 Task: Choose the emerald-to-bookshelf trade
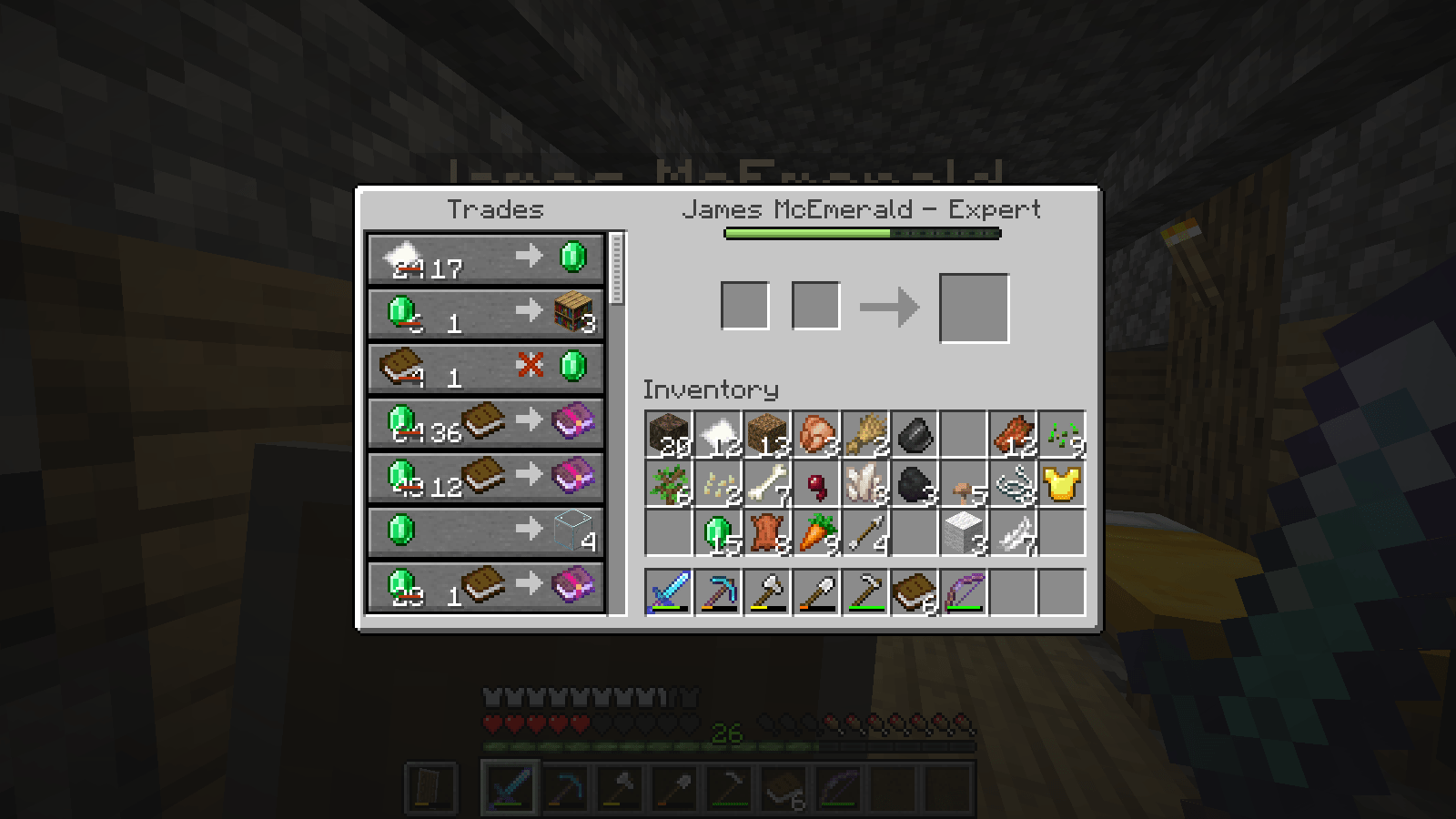[x=484, y=312]
